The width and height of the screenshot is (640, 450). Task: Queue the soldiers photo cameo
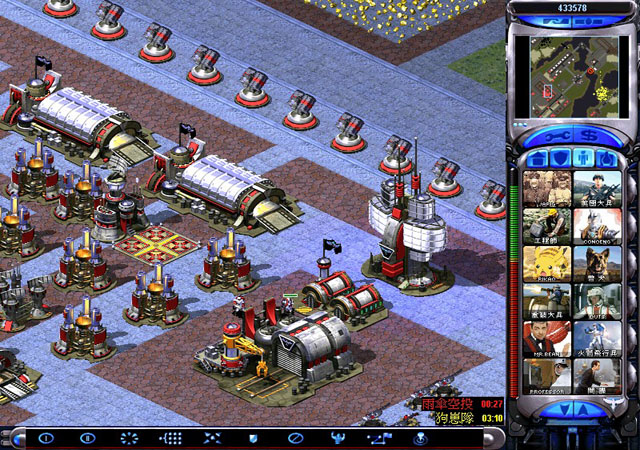coord(546,187)
